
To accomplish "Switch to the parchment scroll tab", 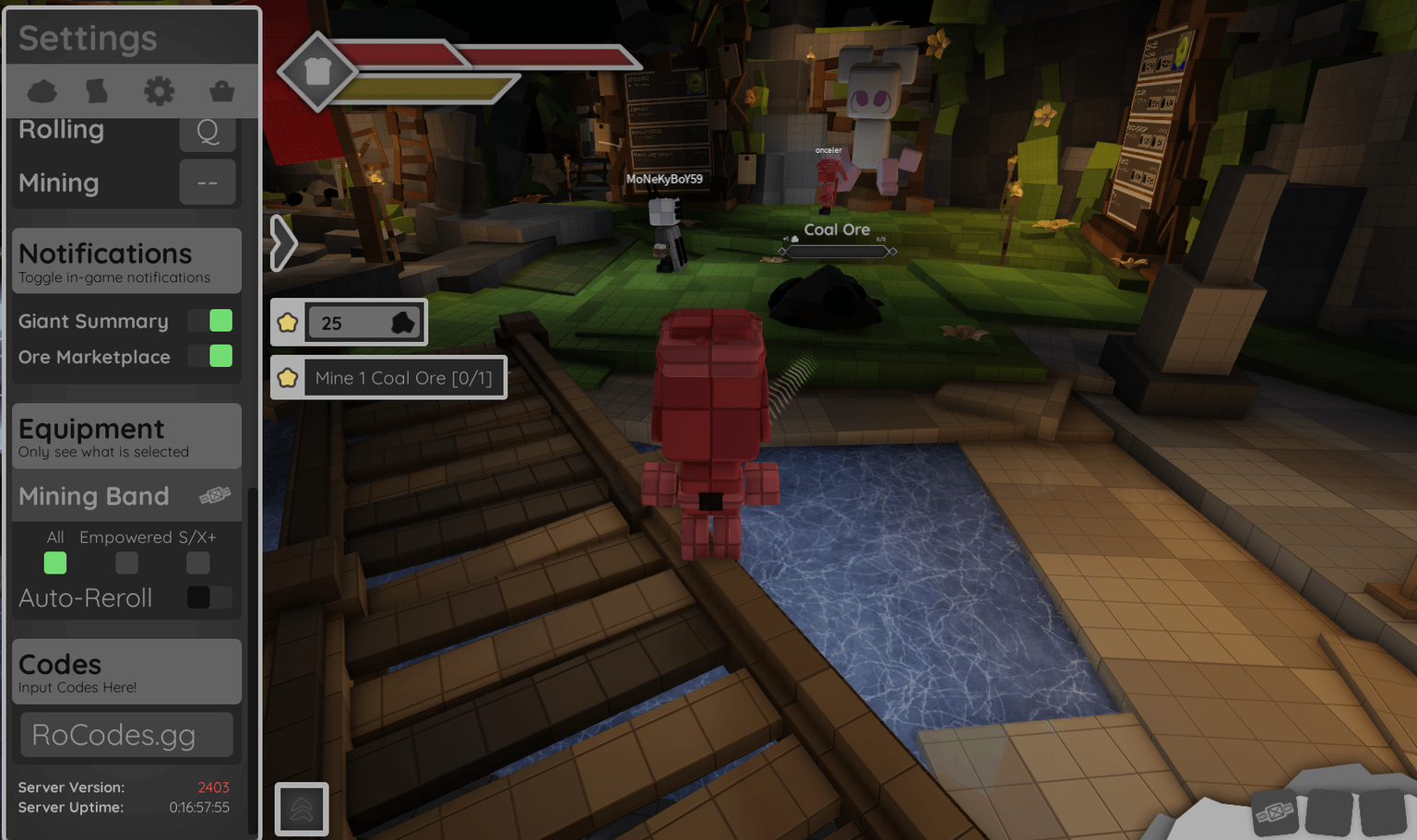I will (x=97, y=91).
